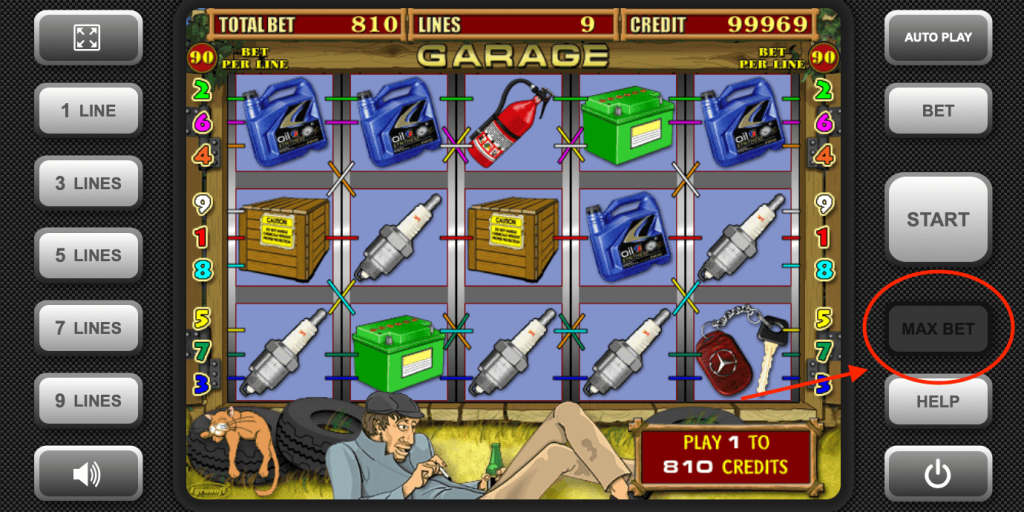The image size is (1024, 512).
Task: Click the BET button
Action: (937, 111)
